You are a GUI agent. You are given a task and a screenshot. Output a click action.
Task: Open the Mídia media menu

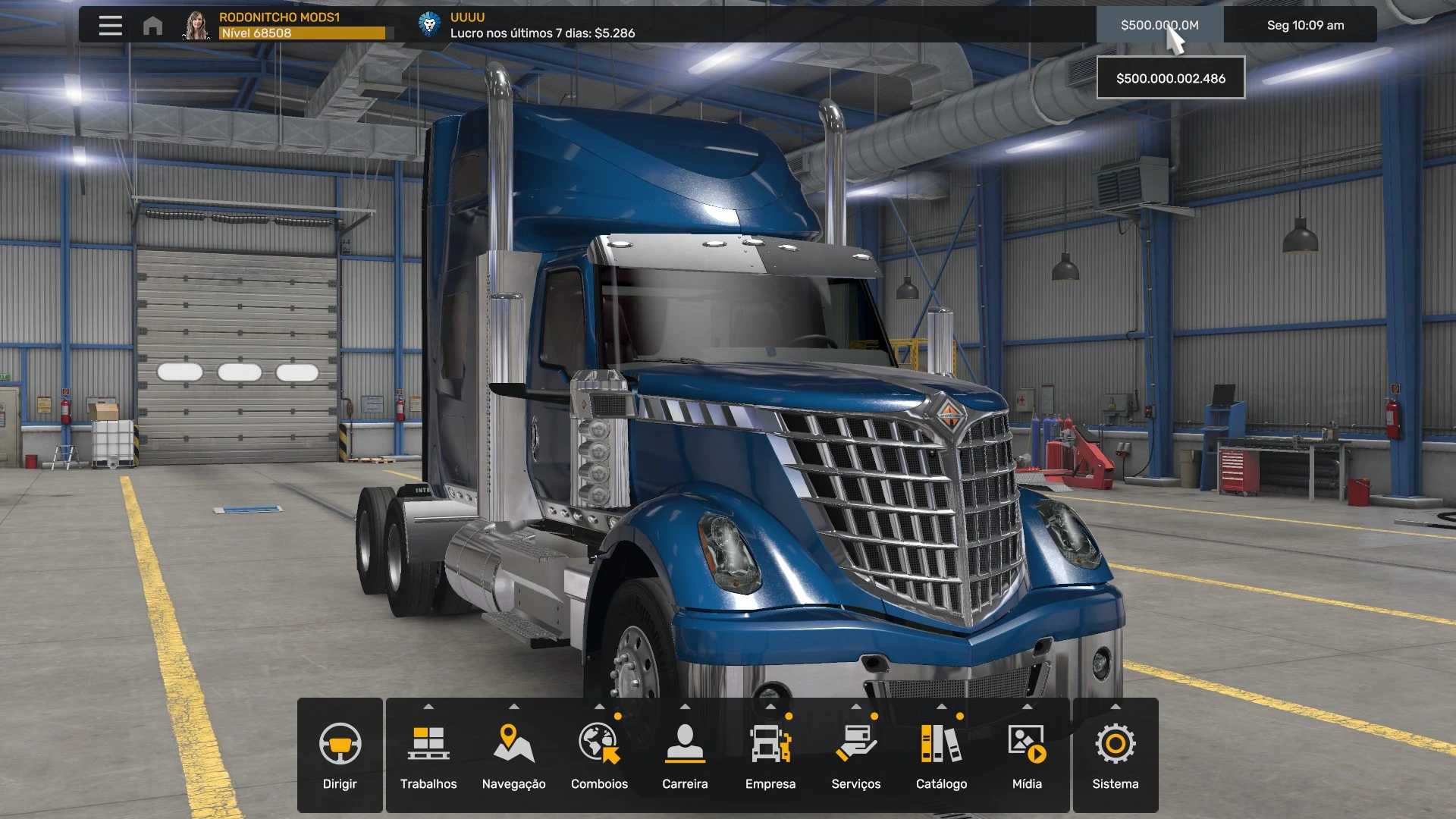click(x=1027, y=755)
